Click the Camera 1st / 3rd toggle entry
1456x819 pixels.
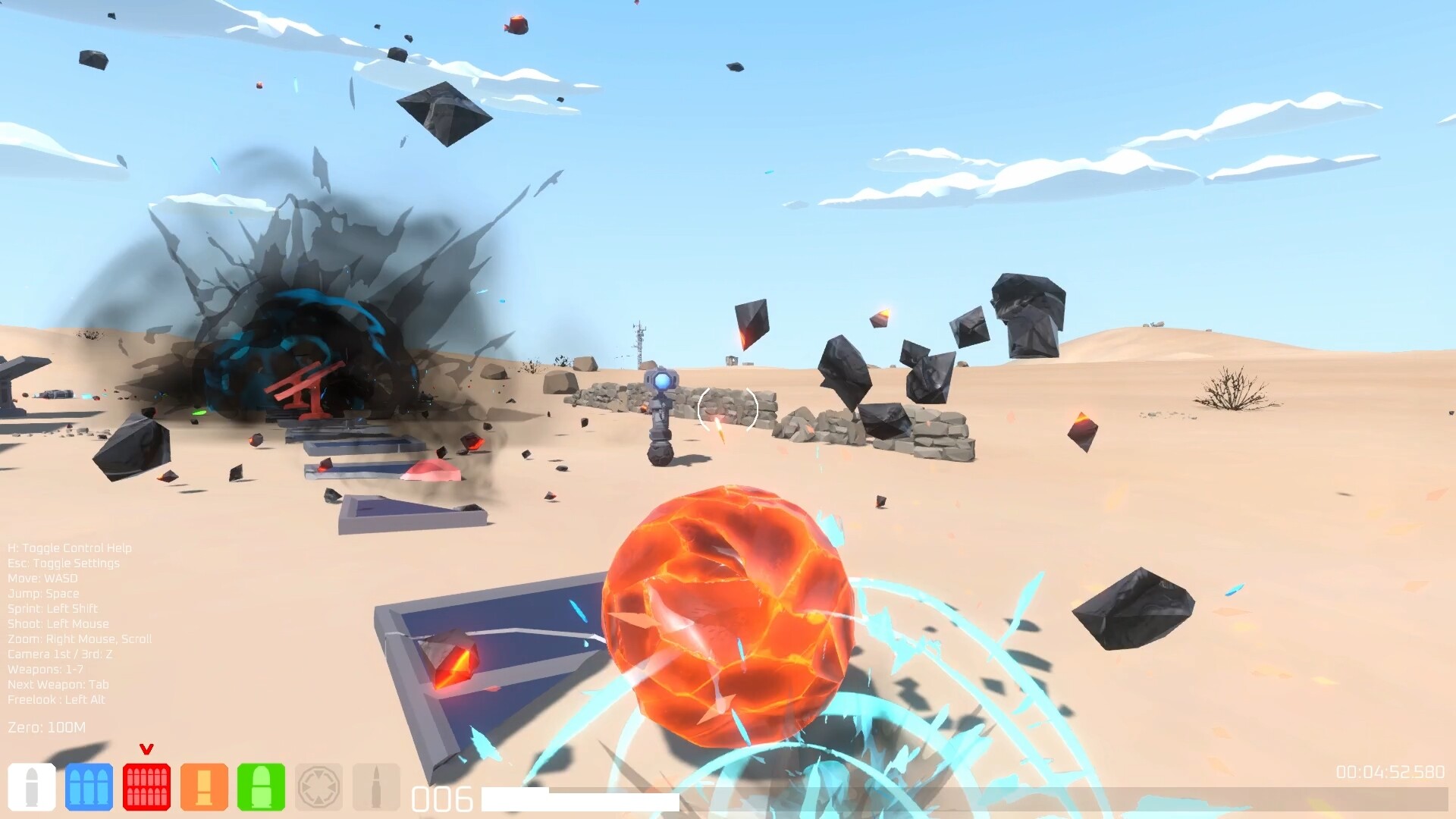(x=59, y=654)
